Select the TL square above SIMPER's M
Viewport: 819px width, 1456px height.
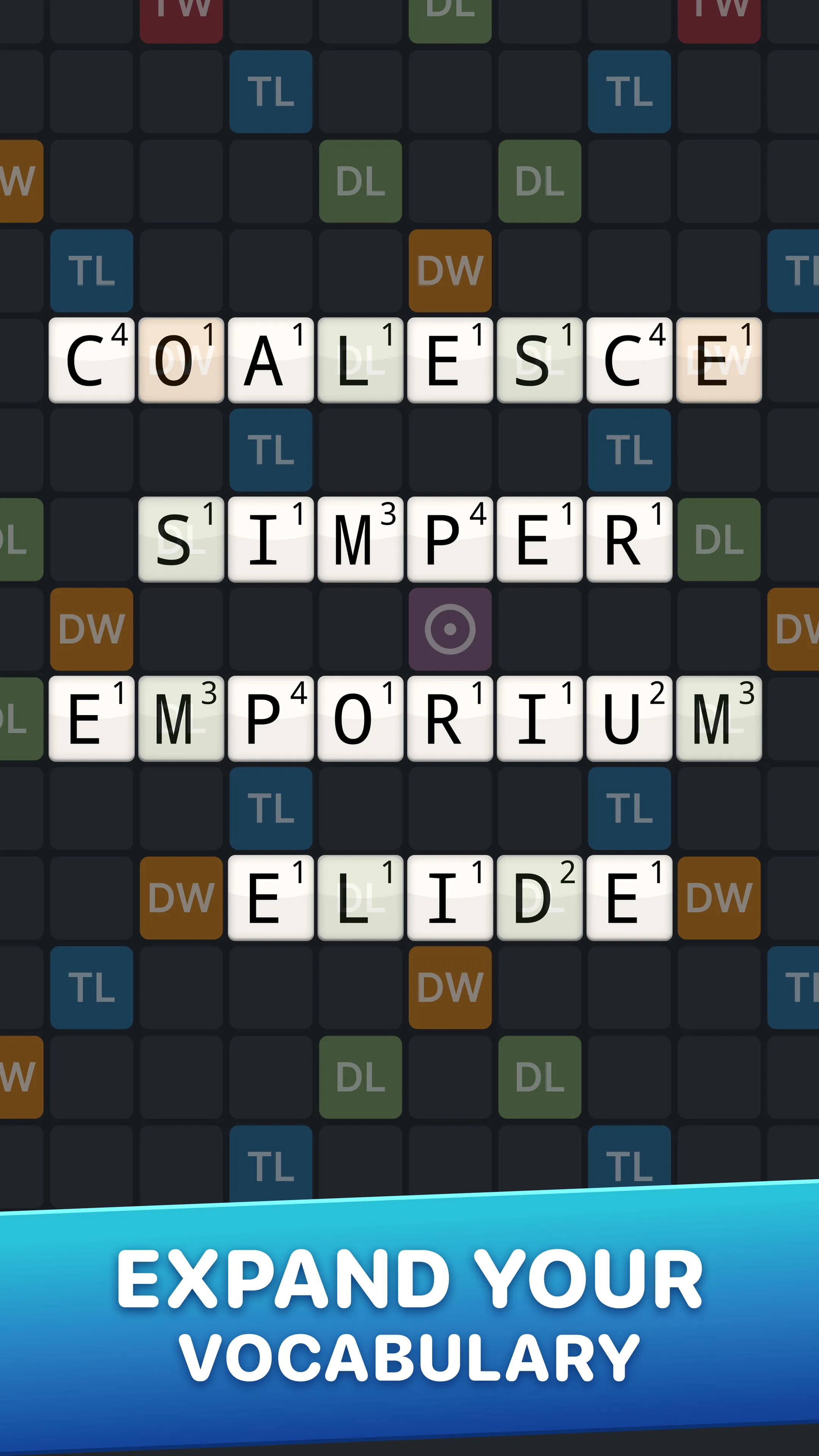(x=270, y=449)
